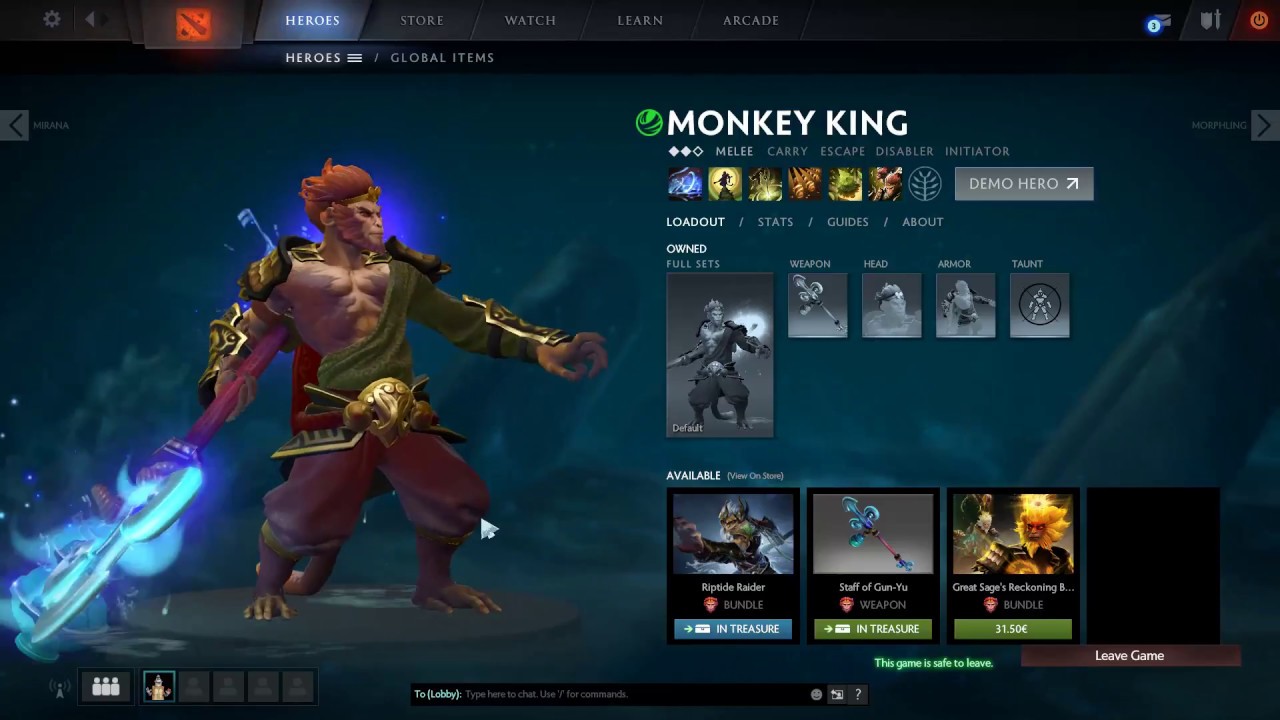Screen dimensions: 1280x720
Task: Select Global Items submenu
Action: 442,58
